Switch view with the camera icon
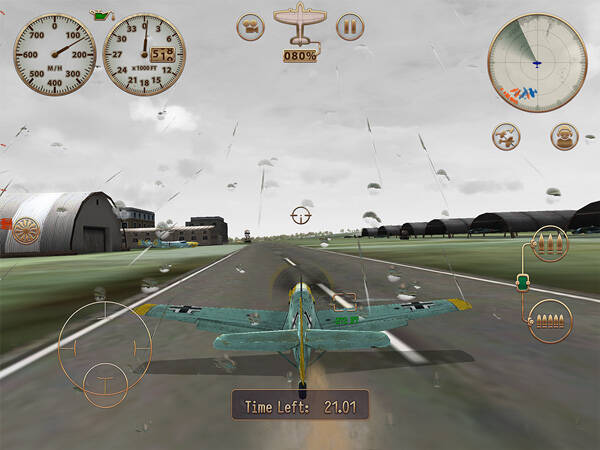Image resolution: width=600 pixels, height=450 pixels. pyautogui.click(x=251, y=27)
